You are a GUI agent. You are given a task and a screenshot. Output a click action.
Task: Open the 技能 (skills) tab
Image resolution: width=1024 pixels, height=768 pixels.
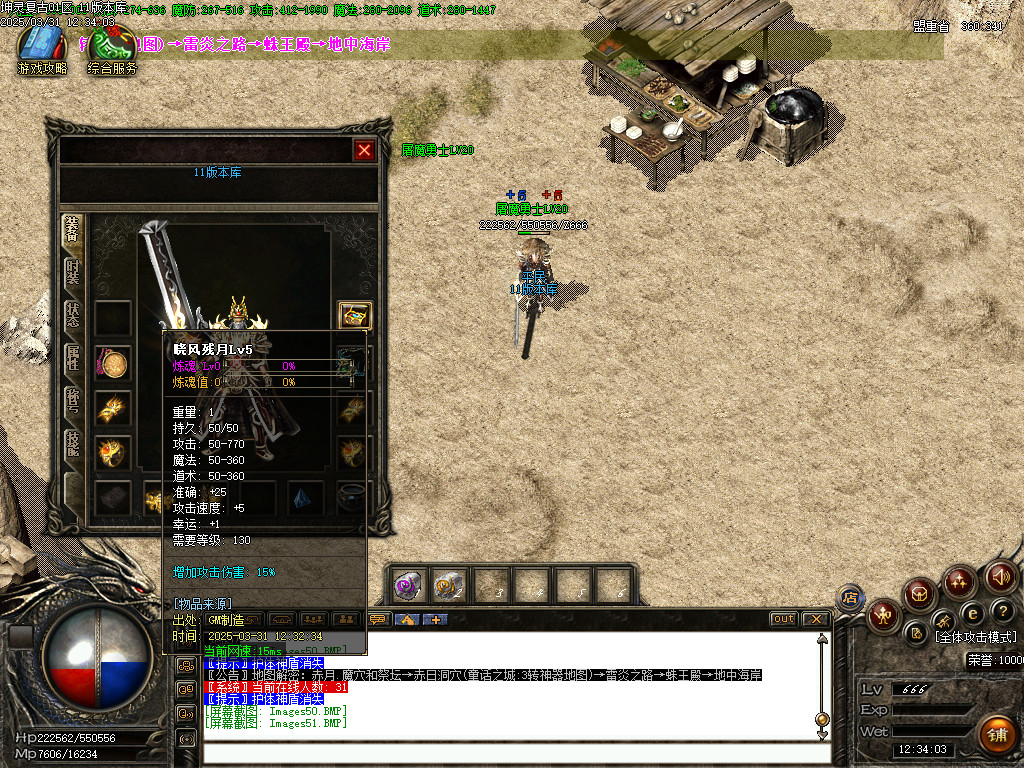pyautogui.click(x=73, y=445)
